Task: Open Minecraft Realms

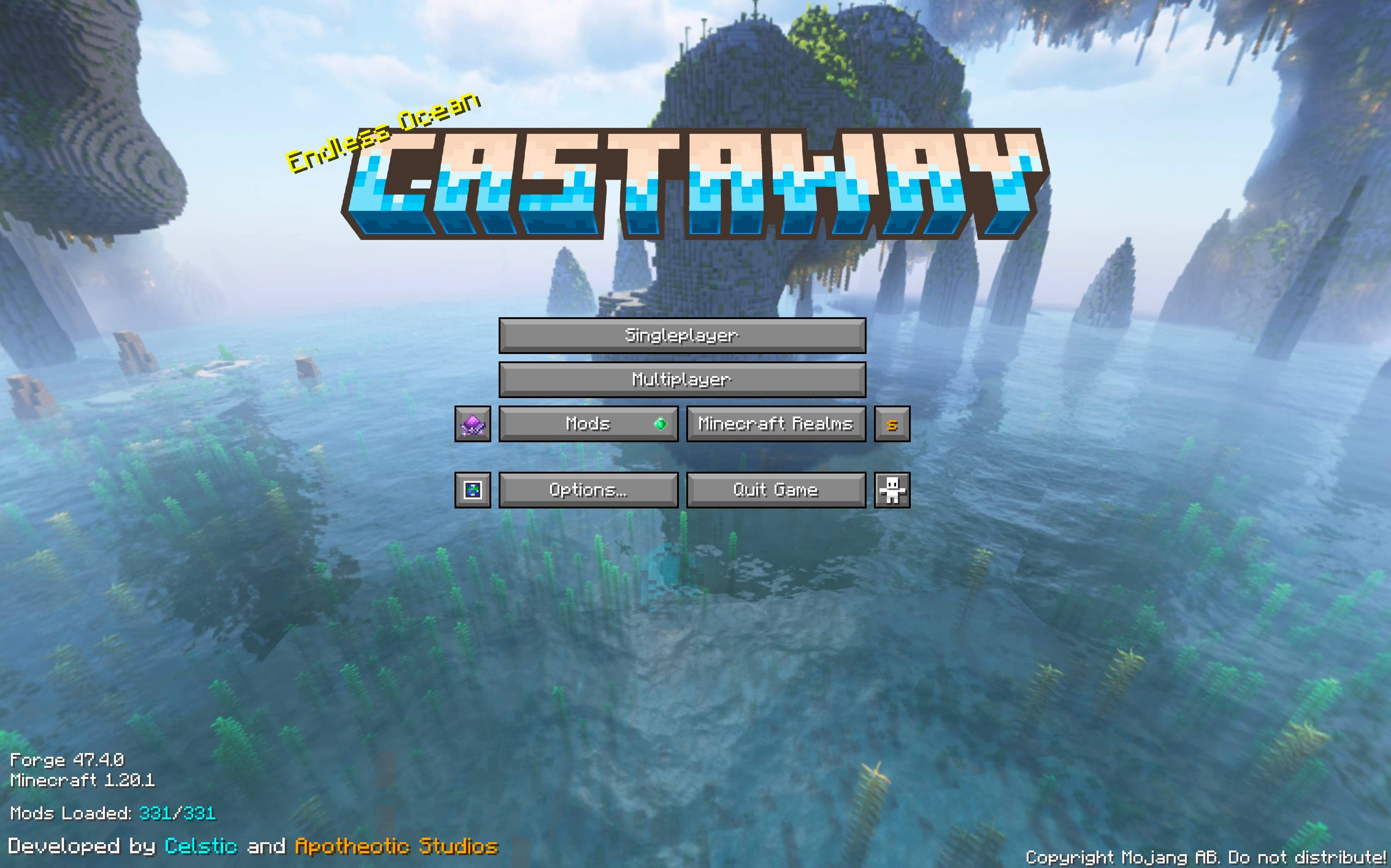Action: pyautogui.click(x=776, y=425)
